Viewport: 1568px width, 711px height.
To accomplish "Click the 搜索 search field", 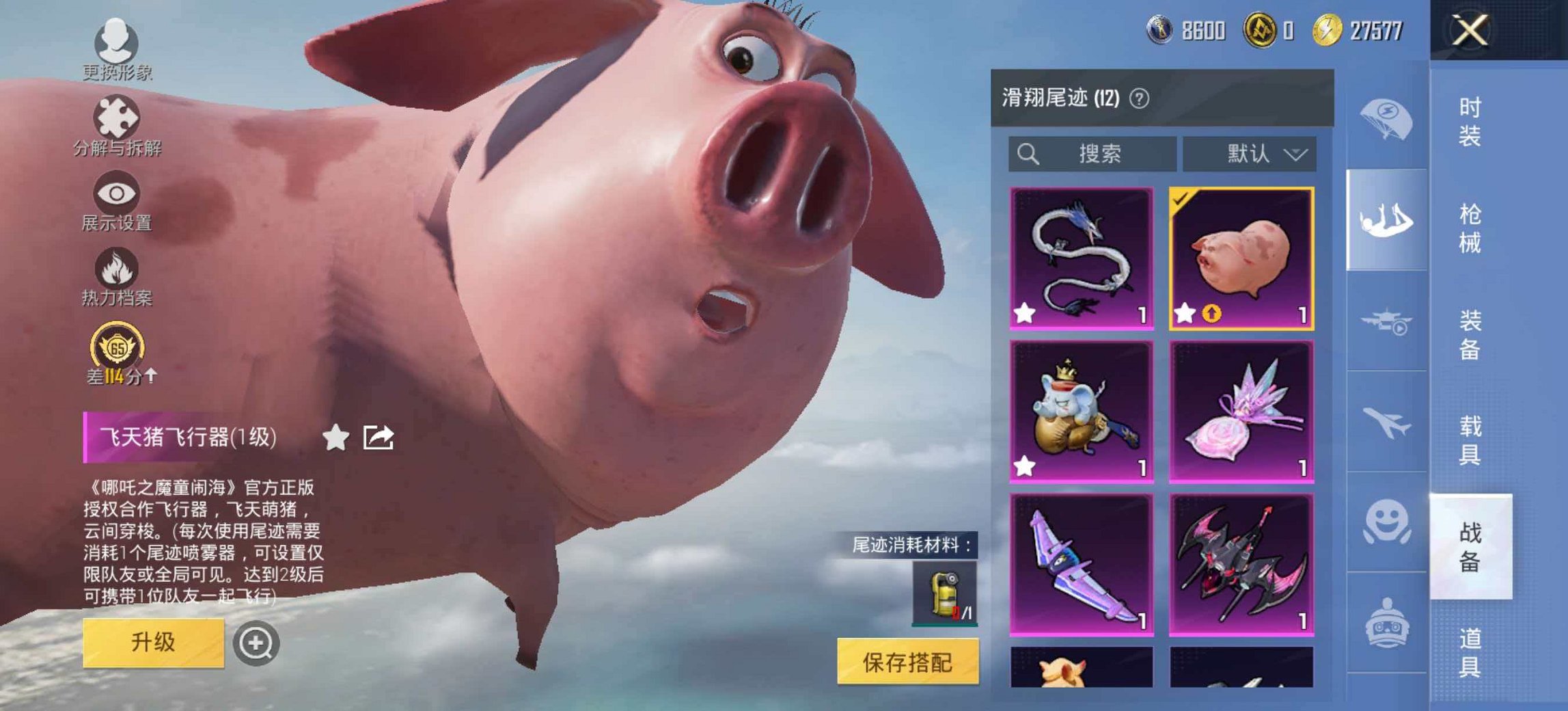I will 1093,154.
